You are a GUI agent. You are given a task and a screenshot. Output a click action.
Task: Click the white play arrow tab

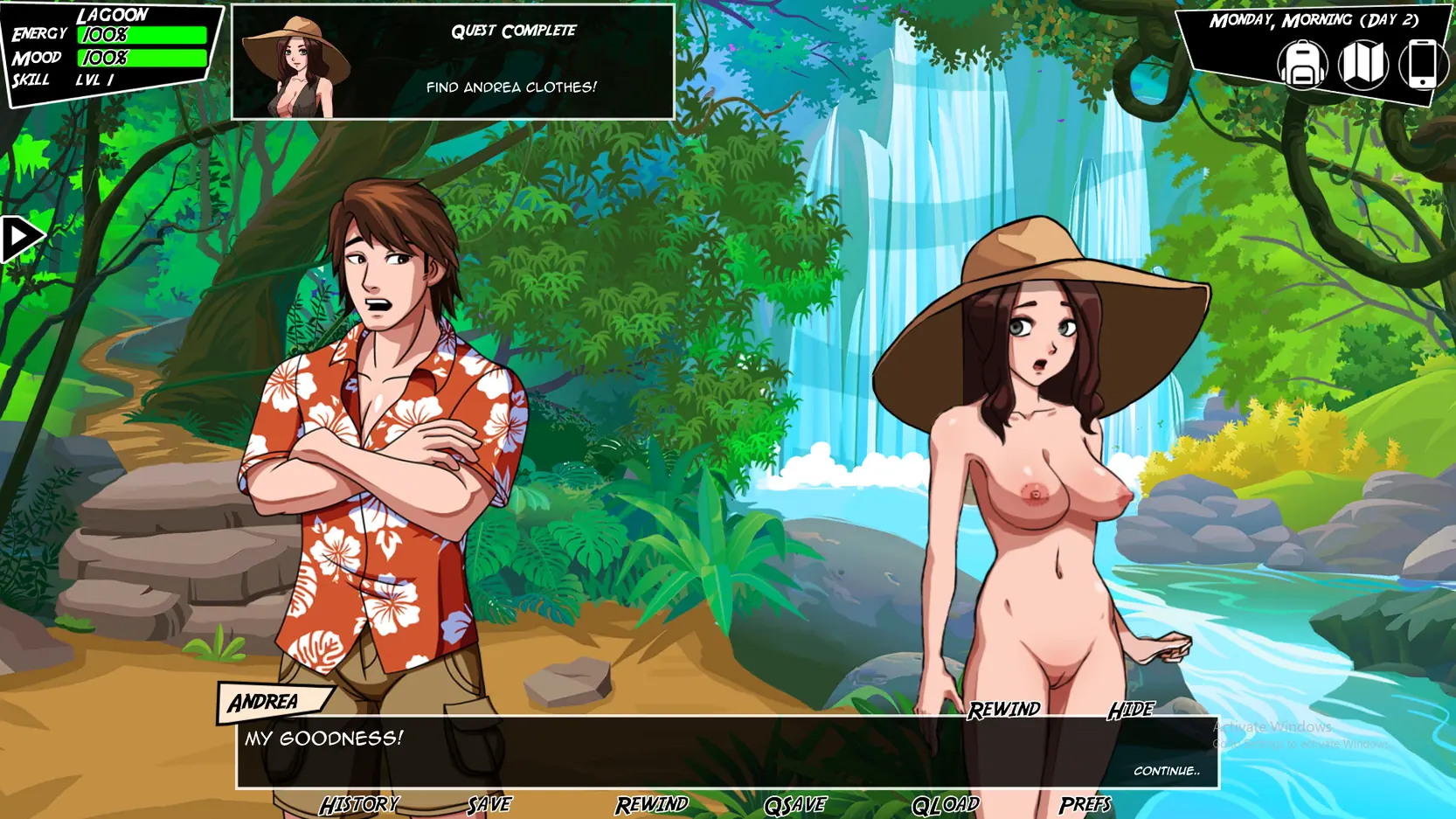click(x=20, y=238)
